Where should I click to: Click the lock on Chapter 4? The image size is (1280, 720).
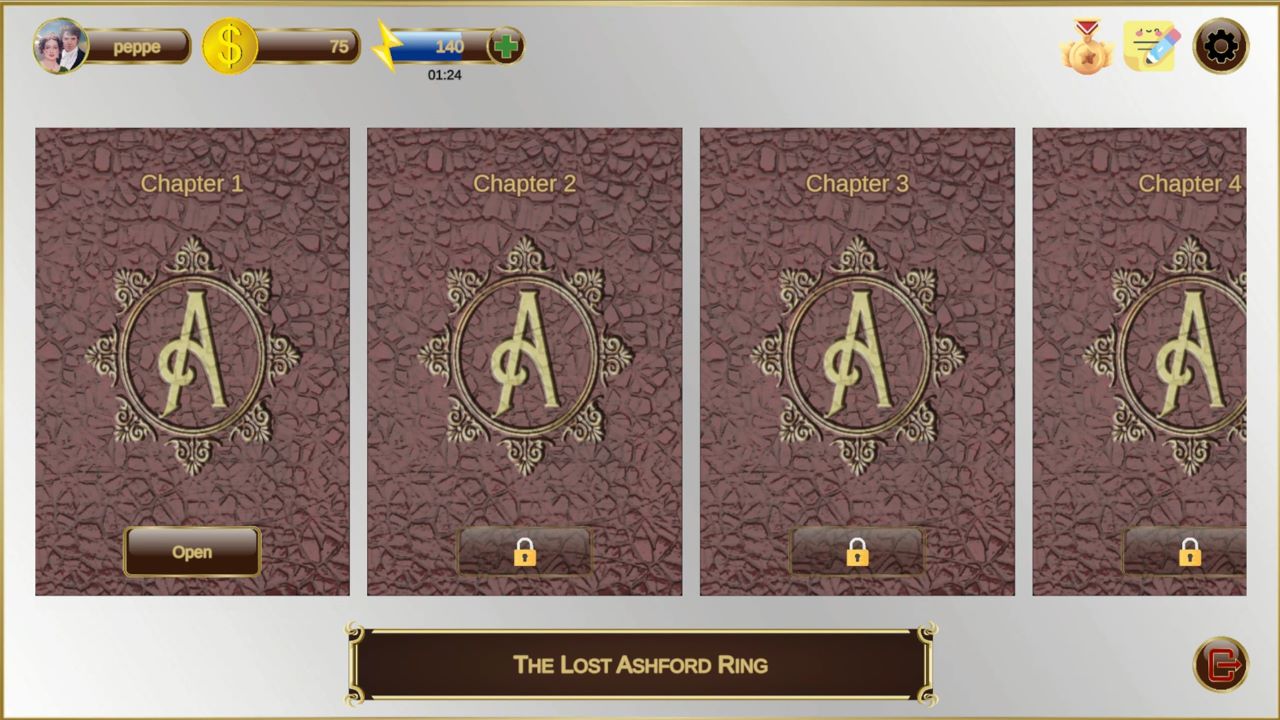tap(1190, 552)
